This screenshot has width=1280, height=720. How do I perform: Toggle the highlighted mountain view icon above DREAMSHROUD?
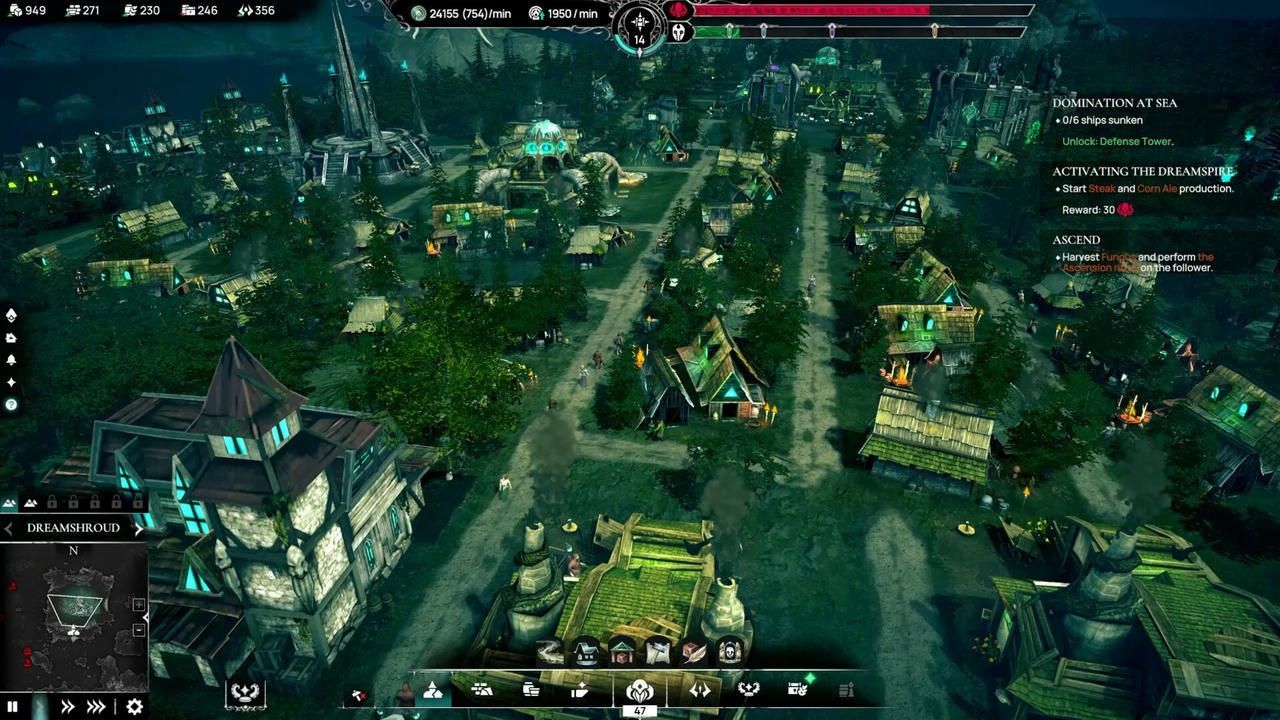coord(10,503)
